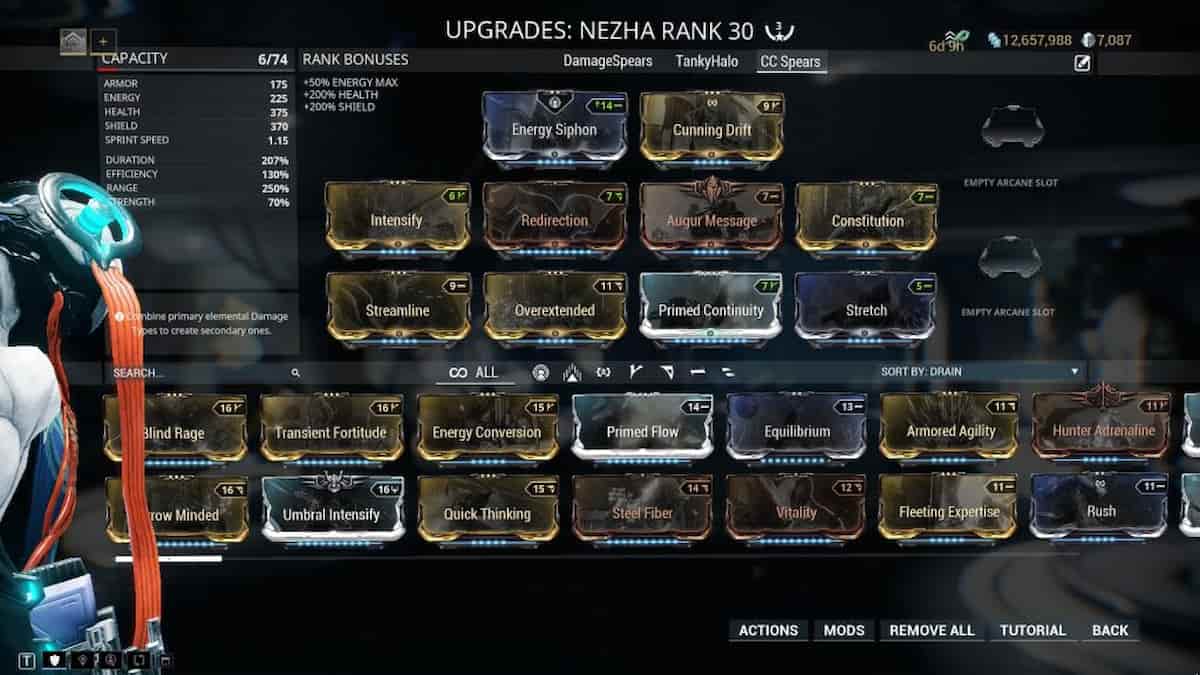Pick the Vitality mod card

tap(796, 512)
